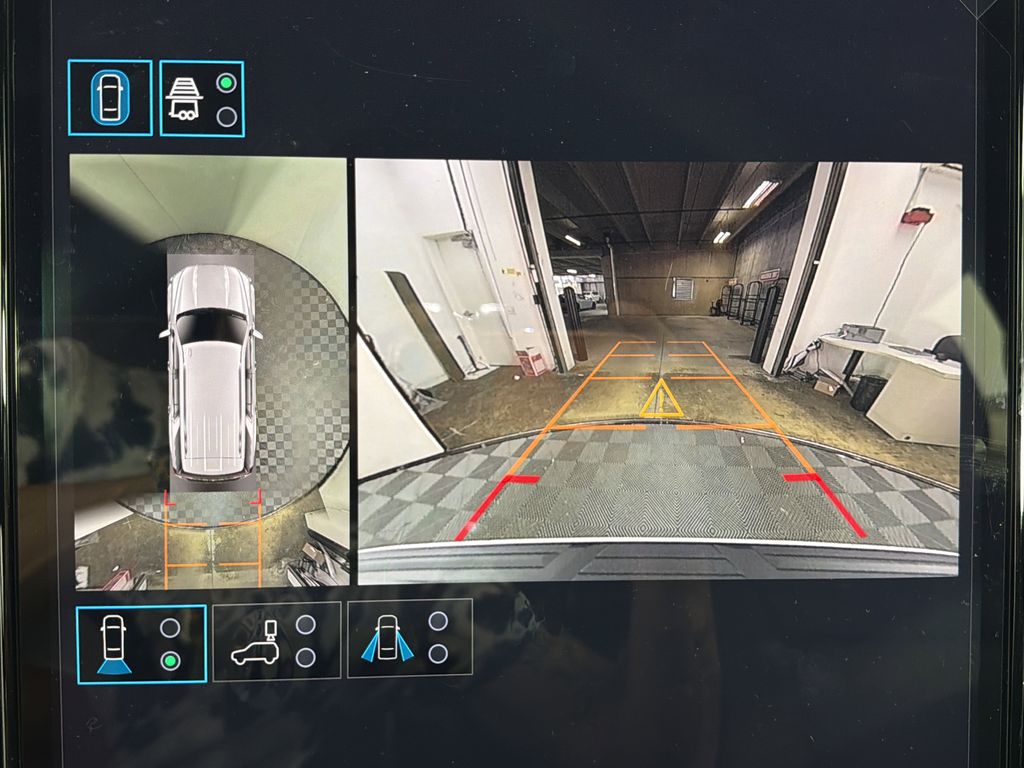Activate the side-profile SUV camera view
The width and height of the screenshot is (1024, 768).
tap(276, 641)
